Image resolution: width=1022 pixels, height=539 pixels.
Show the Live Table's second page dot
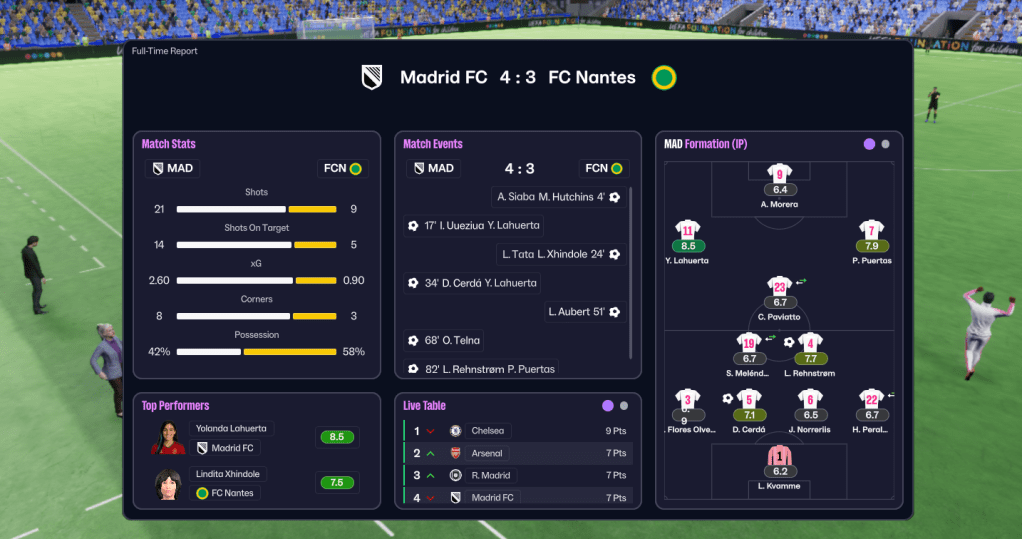click(624, 406)
